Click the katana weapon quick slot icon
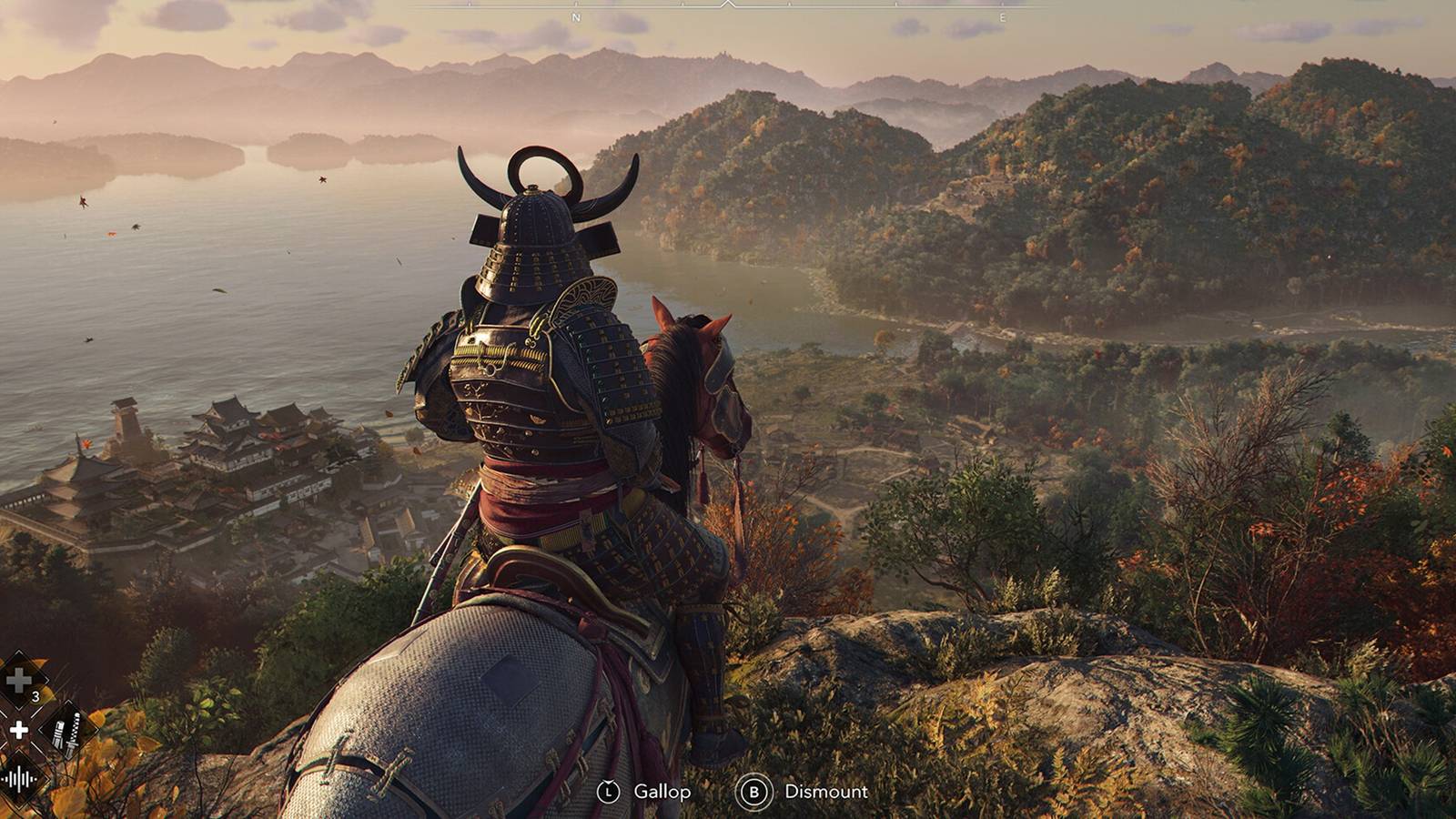Viewport: 1456px width, 819px height. coord(66,733)
